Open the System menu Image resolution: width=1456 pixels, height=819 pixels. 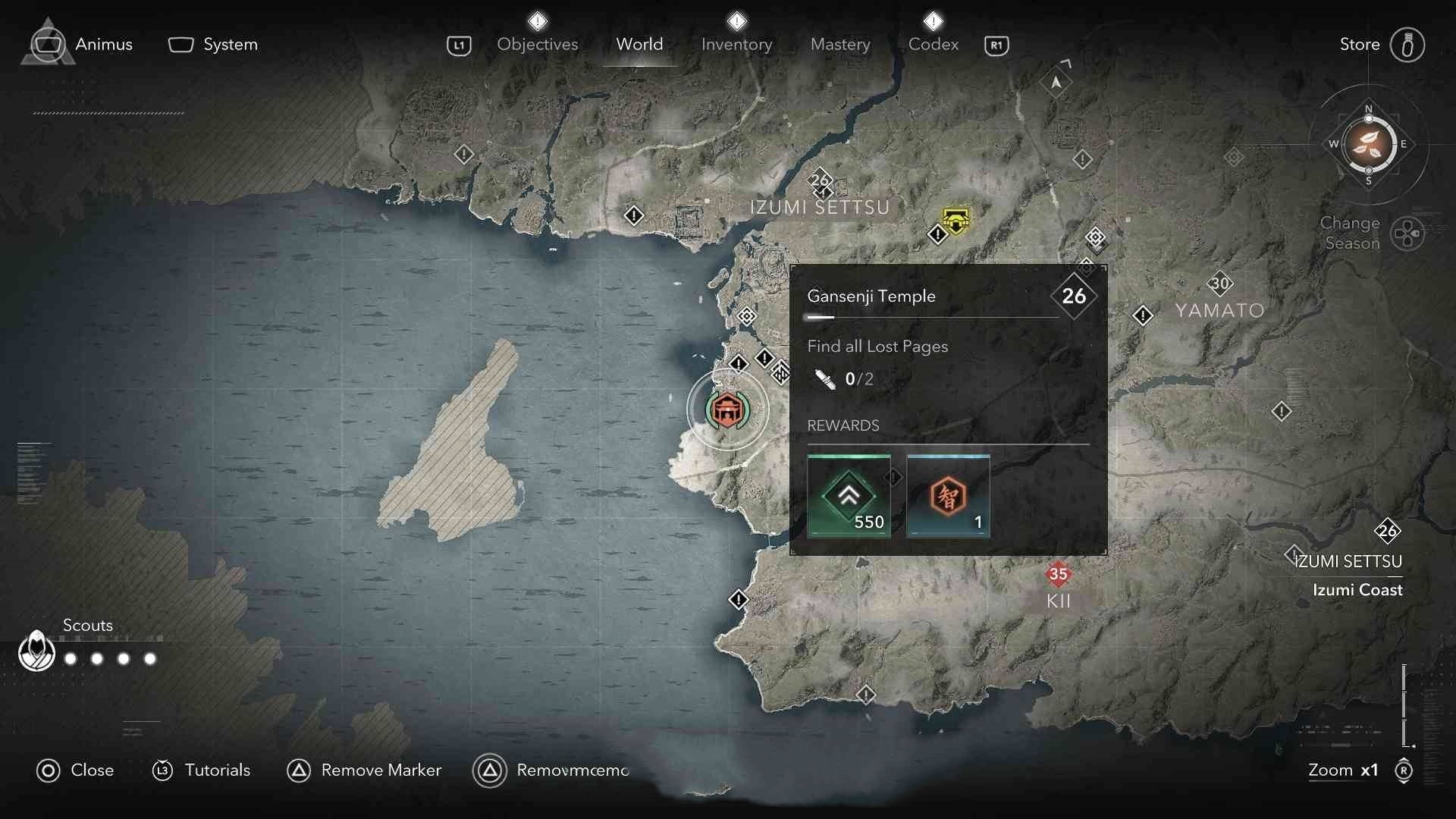click(x=213, y=45)
